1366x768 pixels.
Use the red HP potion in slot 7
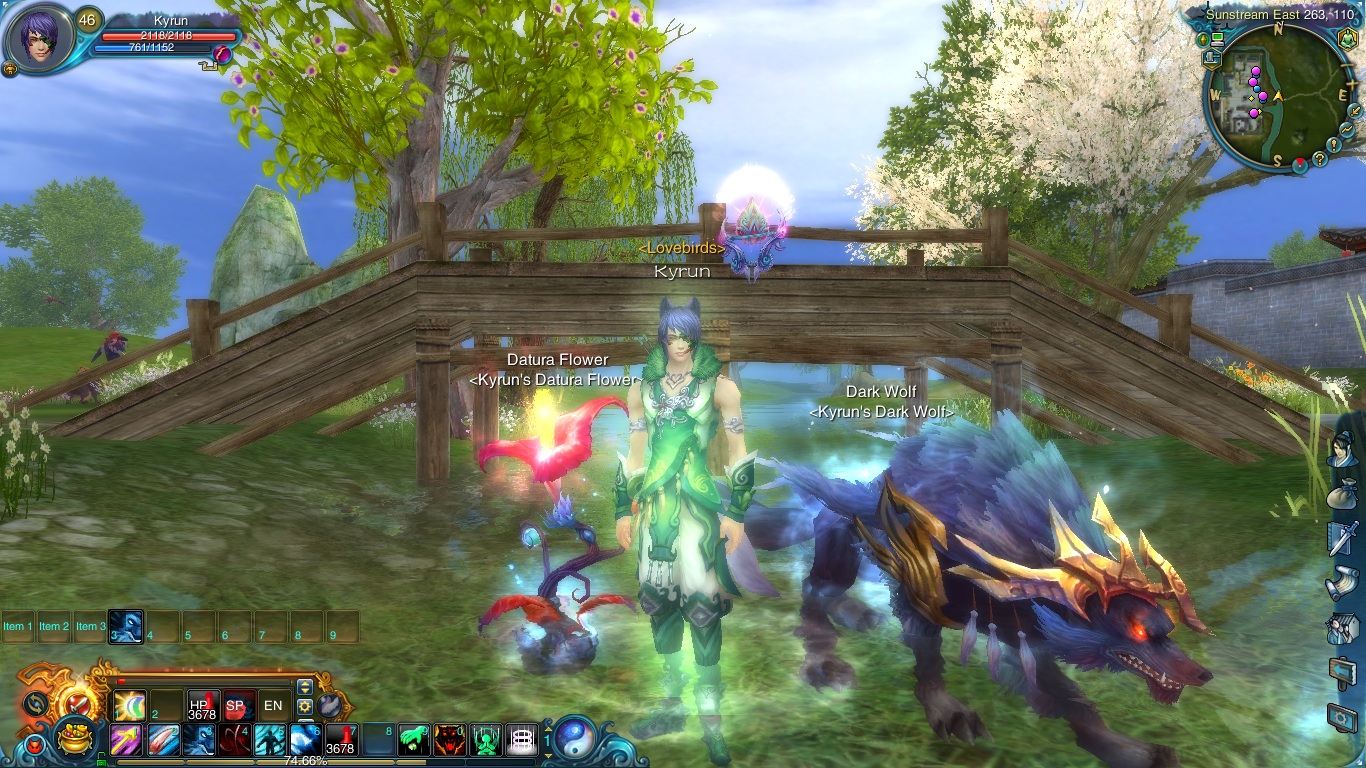tap(340, 740)
